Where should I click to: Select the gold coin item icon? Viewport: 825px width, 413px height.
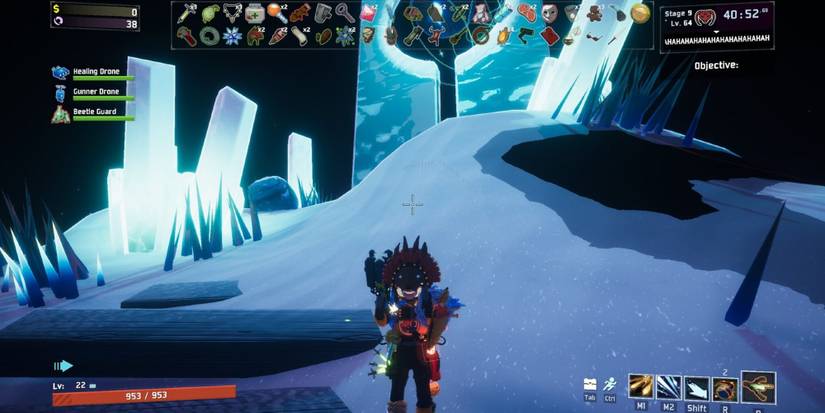point(640,13)
